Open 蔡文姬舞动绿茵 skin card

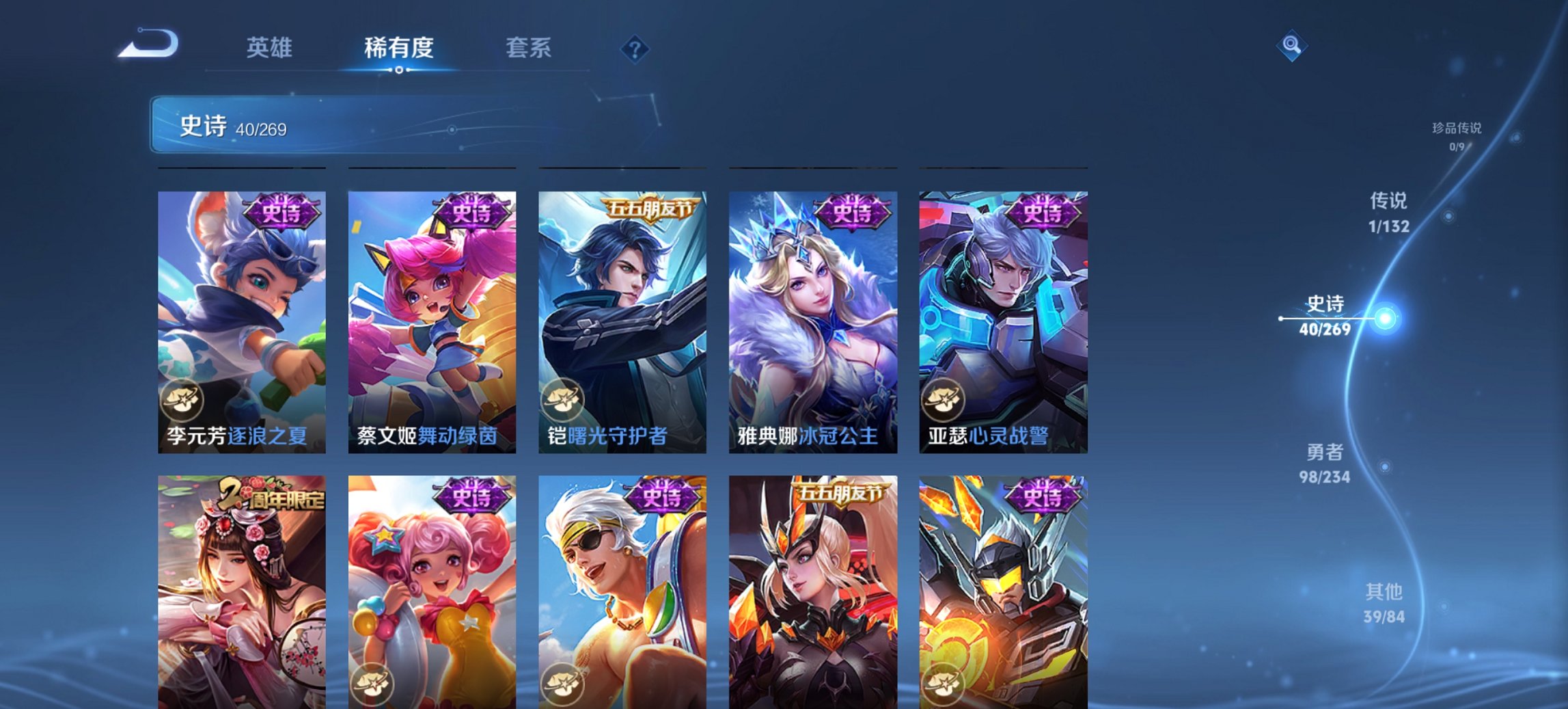(431, 321)
